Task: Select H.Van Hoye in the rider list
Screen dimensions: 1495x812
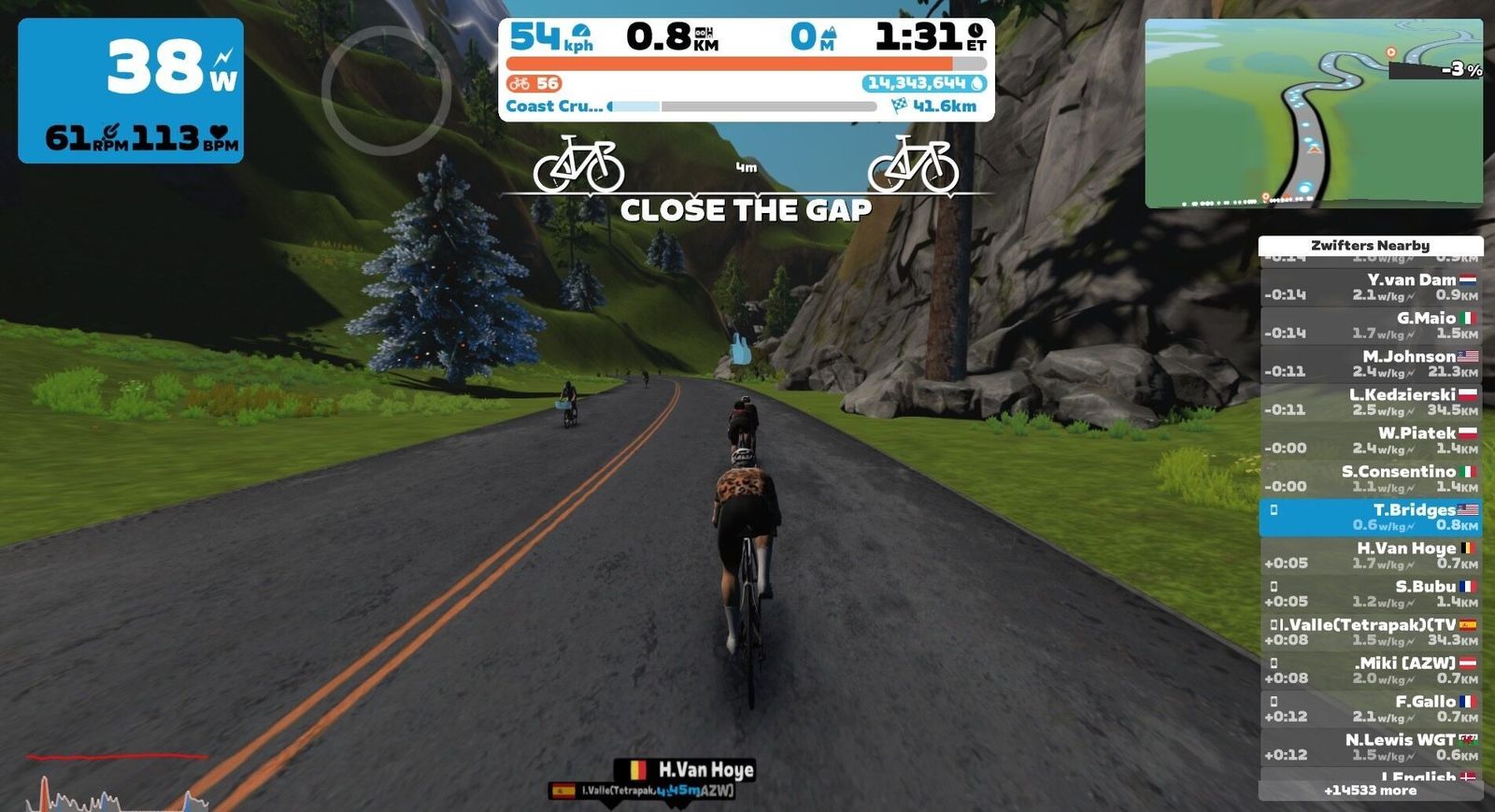Action: (1370, 555)
